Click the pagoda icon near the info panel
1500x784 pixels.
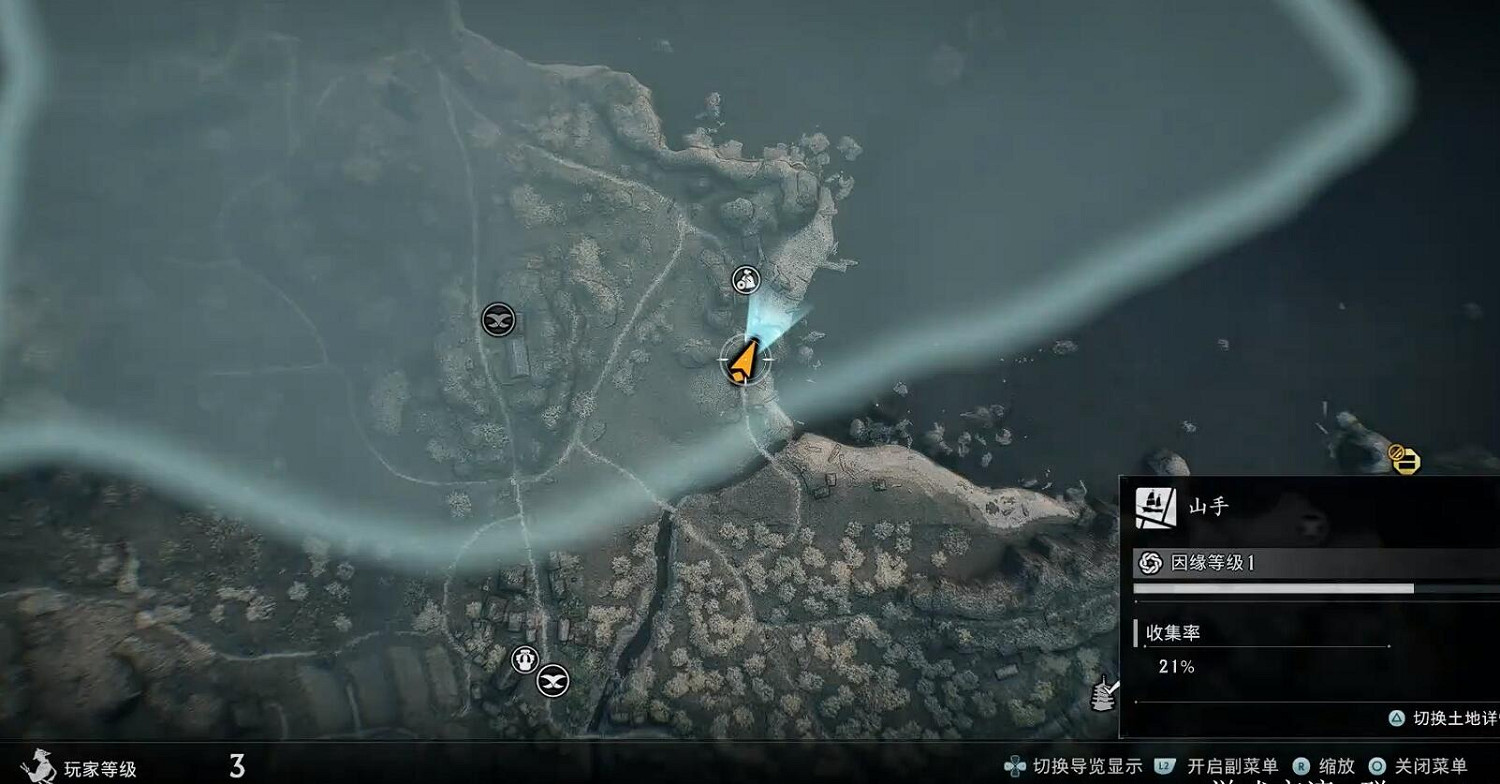pyautogui.click(x=1102, y=692)
